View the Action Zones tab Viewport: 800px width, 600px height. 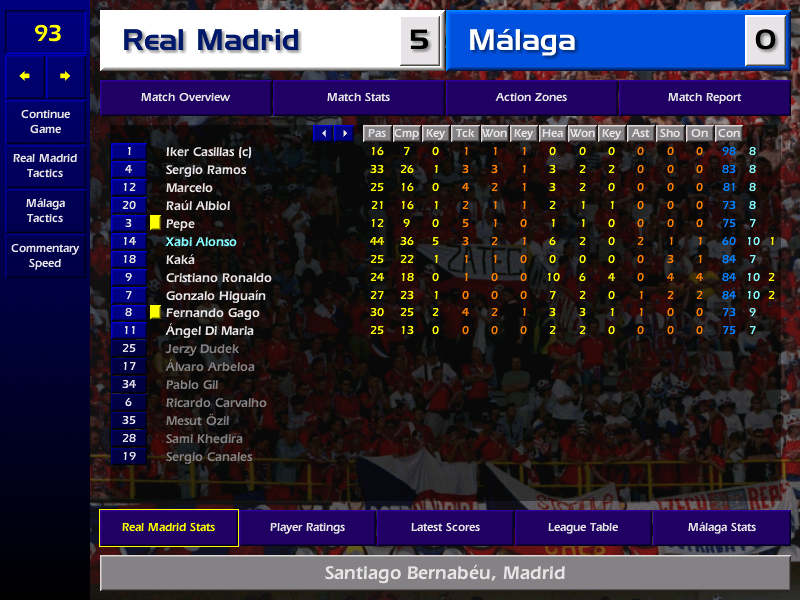coord(531,98)
